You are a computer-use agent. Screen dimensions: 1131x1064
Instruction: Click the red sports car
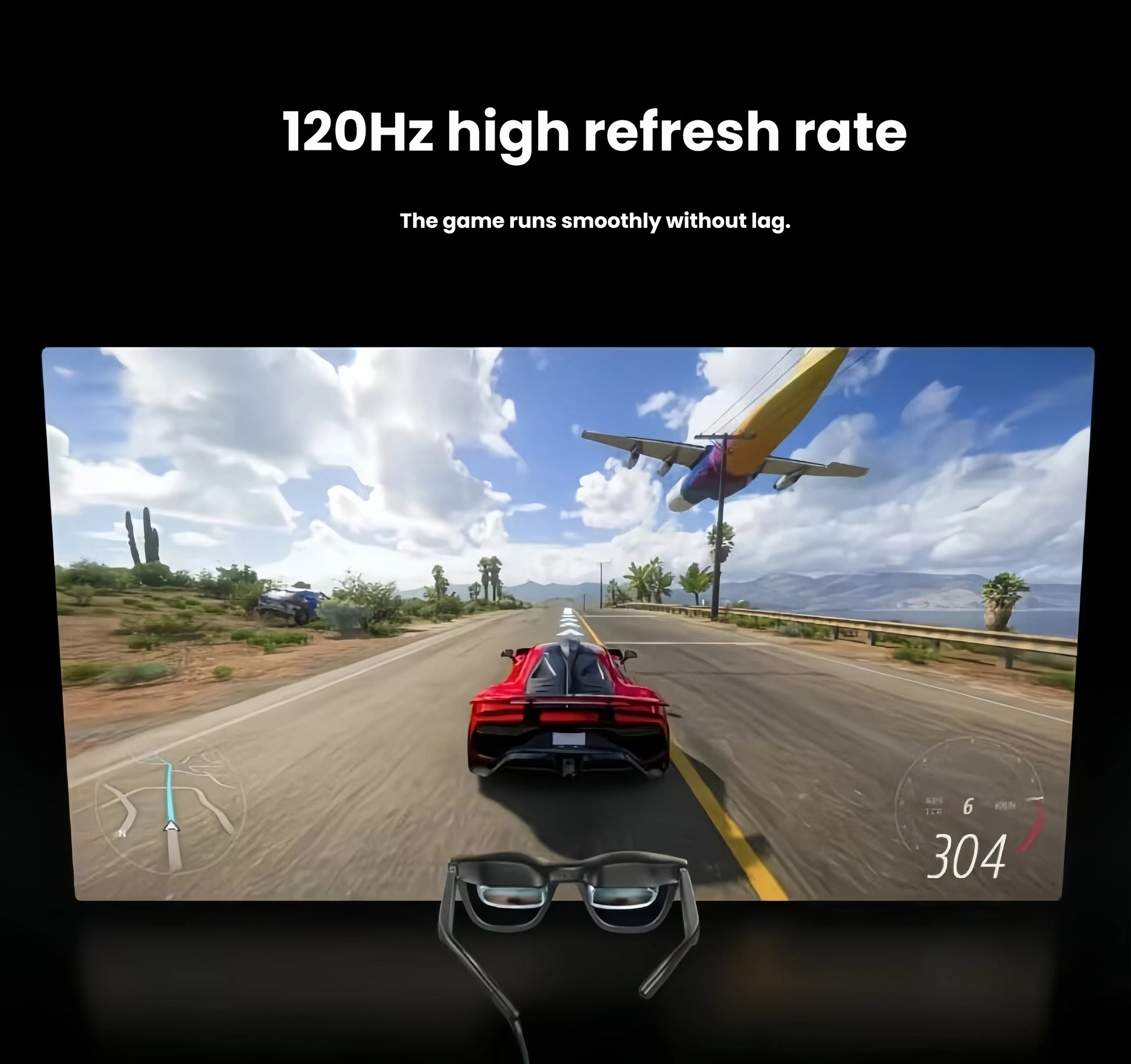pos(567,715)
